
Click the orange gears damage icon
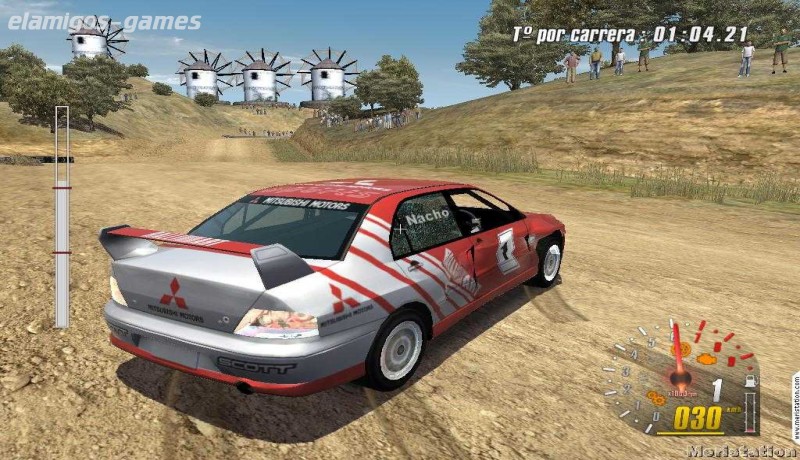[x=656, y=397]
